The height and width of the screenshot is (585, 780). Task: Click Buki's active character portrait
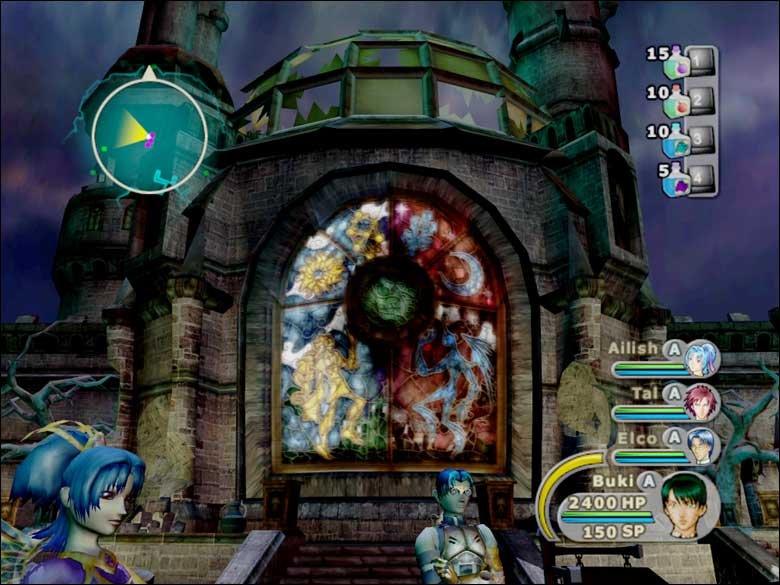click(691, 505)
